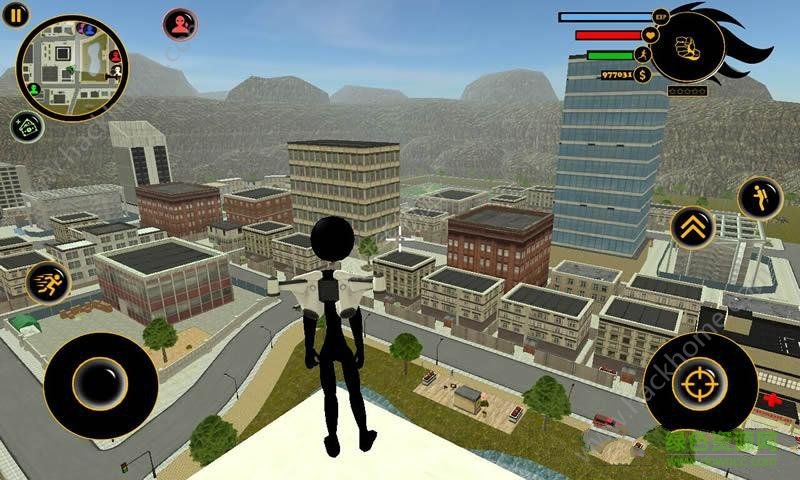Tap the virtual movement joystick
The image size is (800, 480).
pos(100,385)
